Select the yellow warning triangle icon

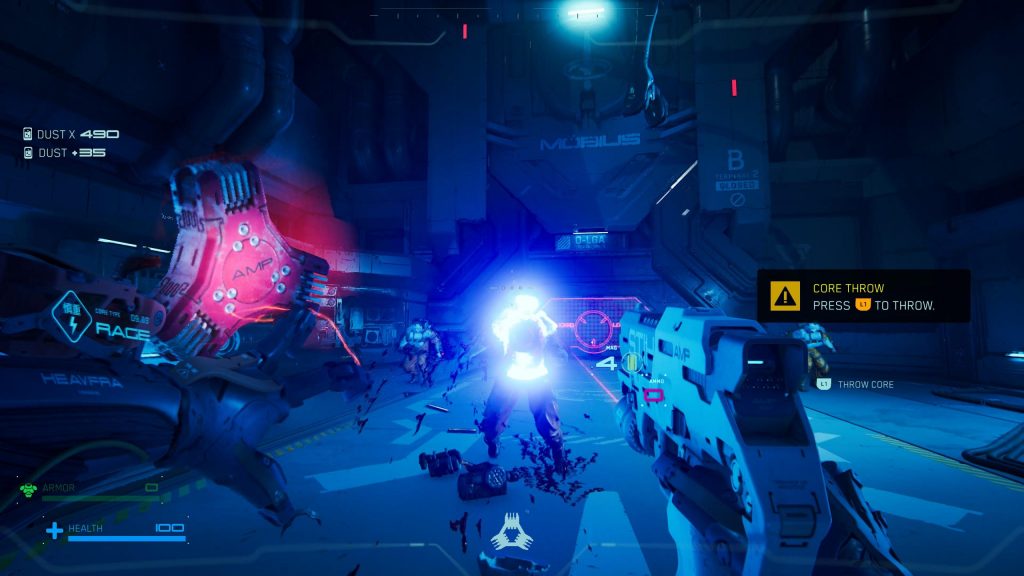[786, 296]
